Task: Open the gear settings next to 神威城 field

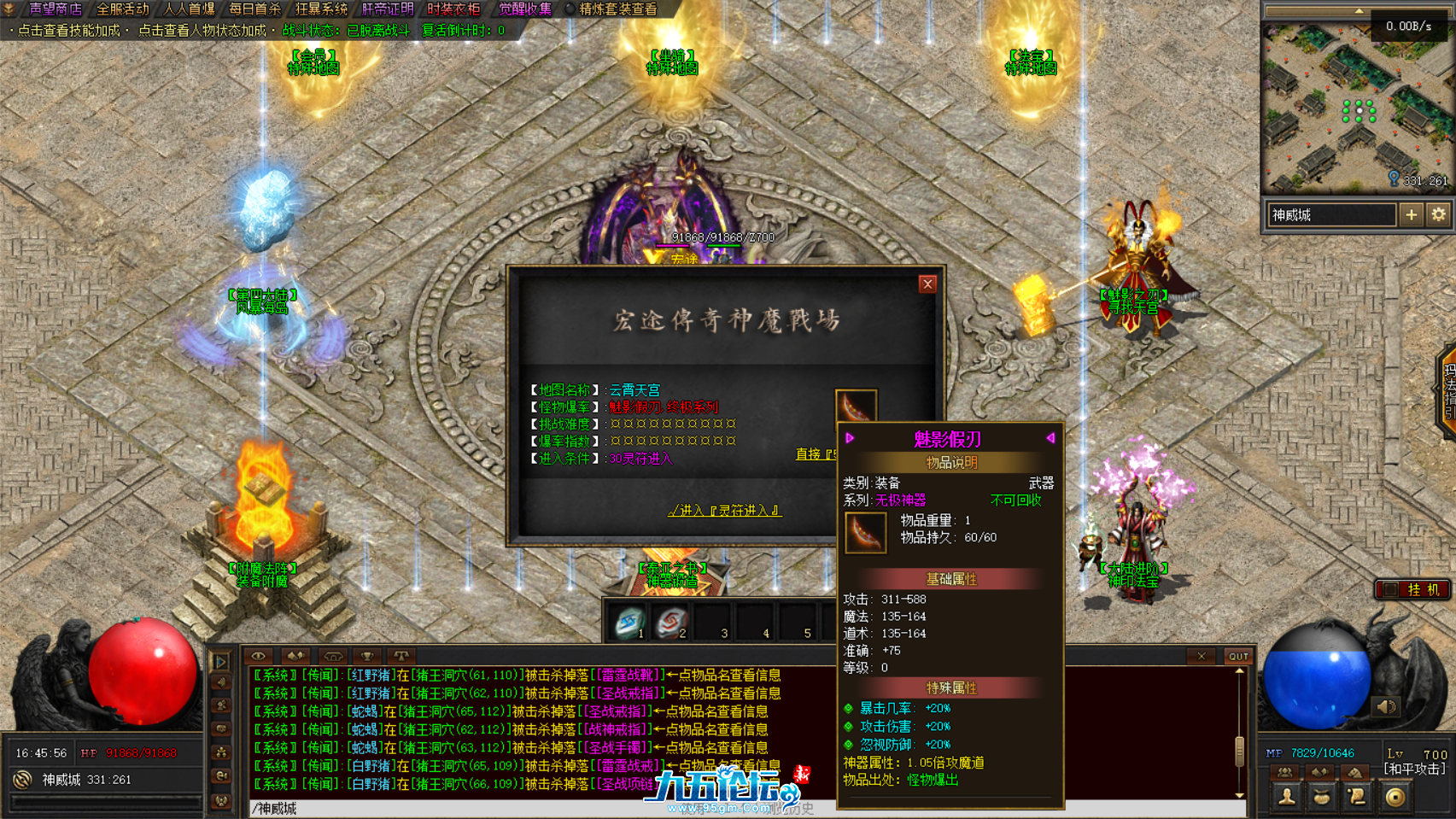Action: pos(1440,215)
